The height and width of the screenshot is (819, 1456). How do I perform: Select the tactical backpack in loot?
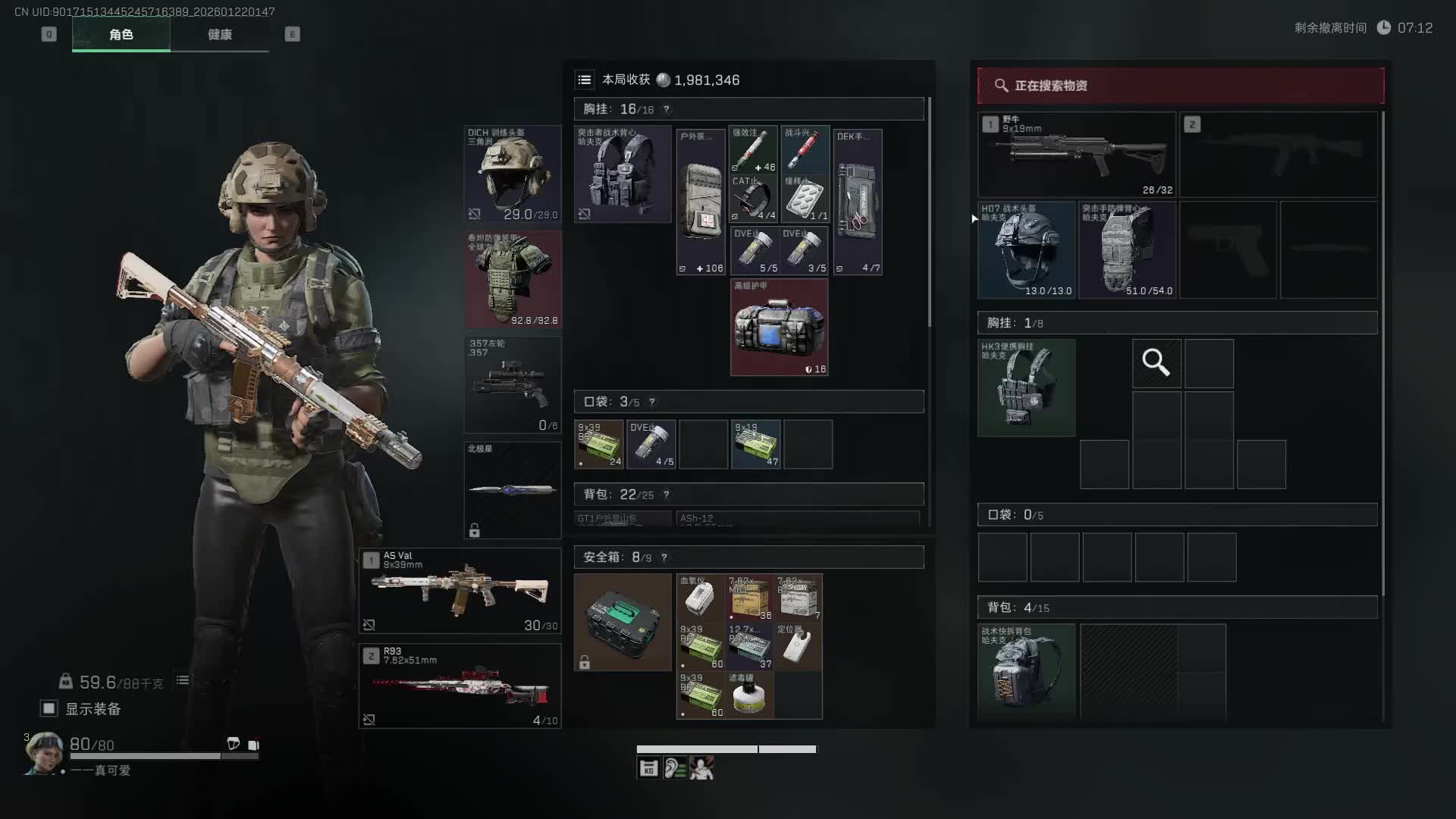click(x=1026, y=671)
